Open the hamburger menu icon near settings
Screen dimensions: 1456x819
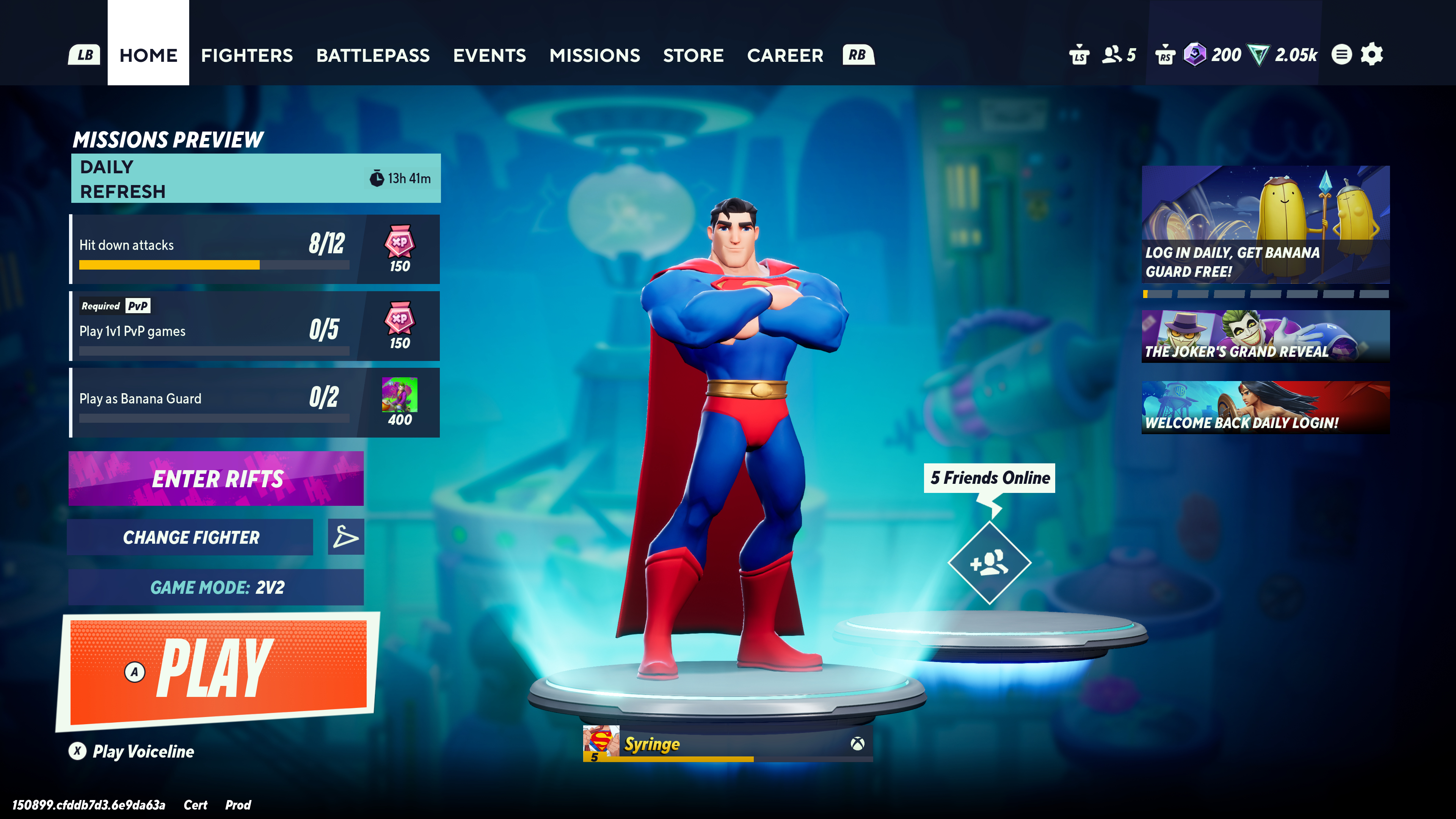click(1343, 54)
